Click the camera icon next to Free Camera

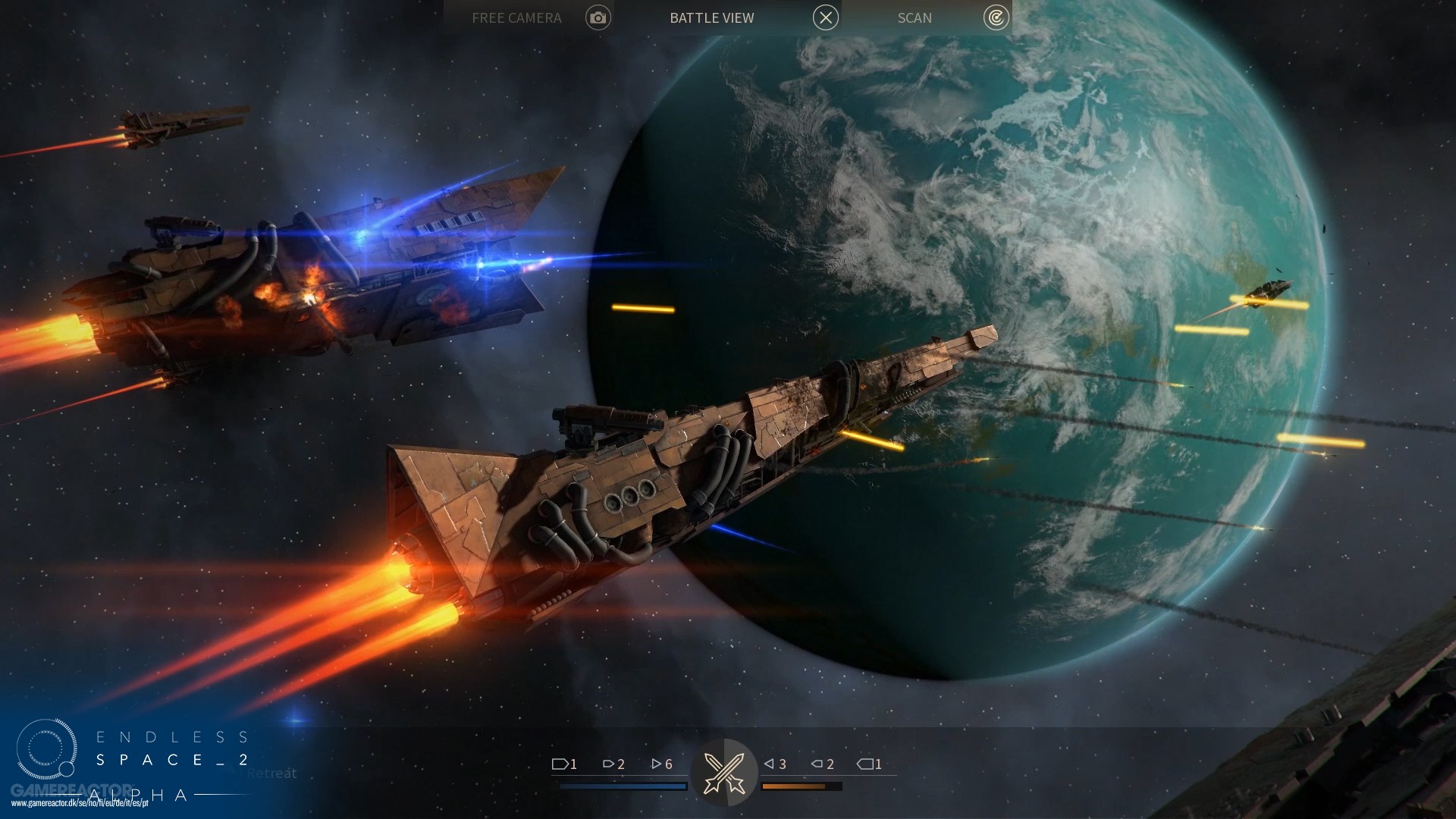(x=598, y=17)
